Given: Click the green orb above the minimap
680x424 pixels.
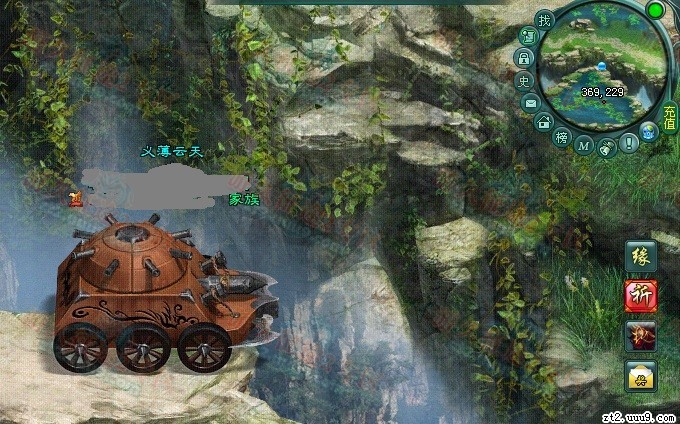Looking at the screenshot, I should click(656, 10).
